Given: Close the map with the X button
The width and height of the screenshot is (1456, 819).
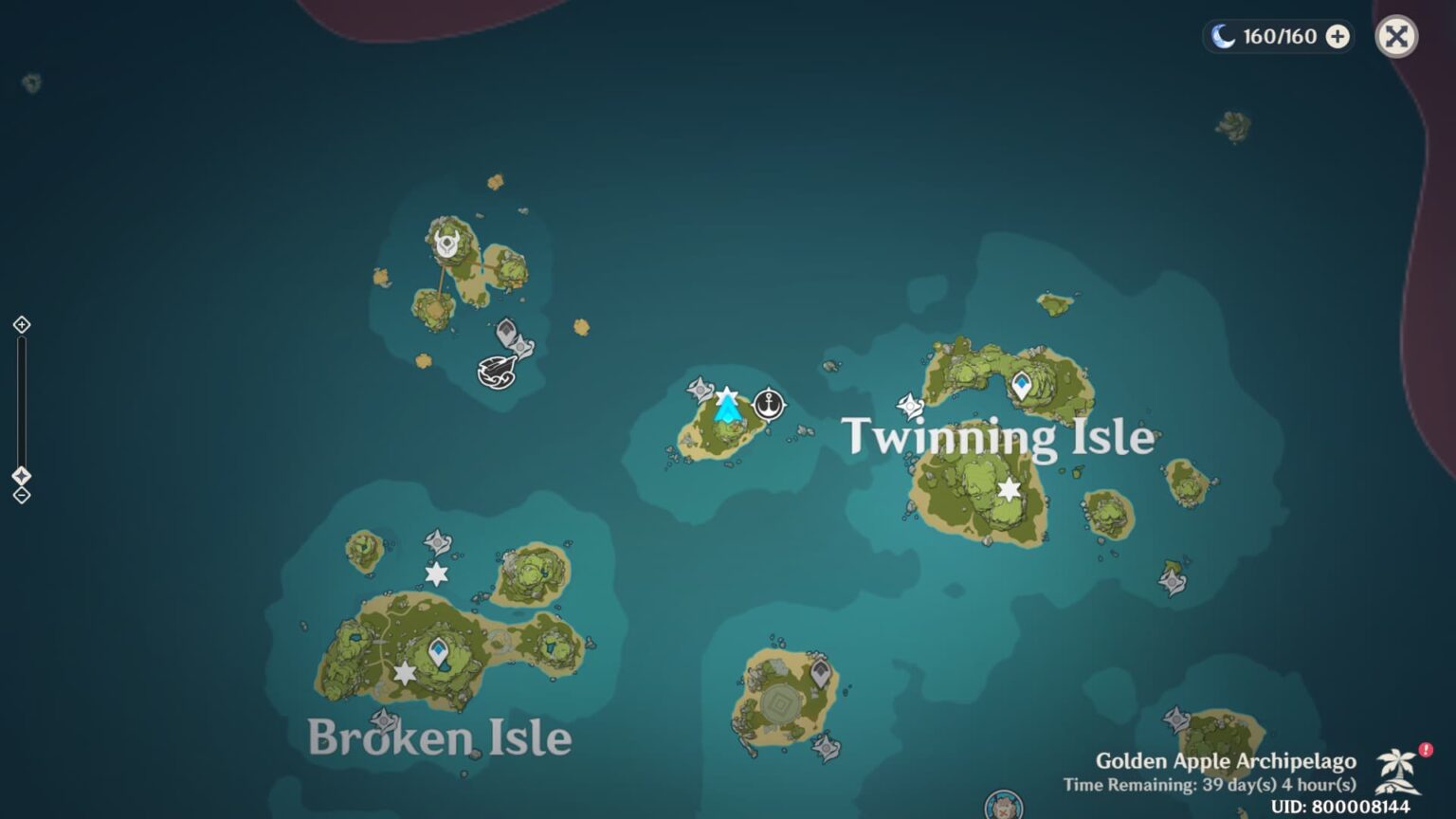Looking at the screenshot, I should [1395, 37].
